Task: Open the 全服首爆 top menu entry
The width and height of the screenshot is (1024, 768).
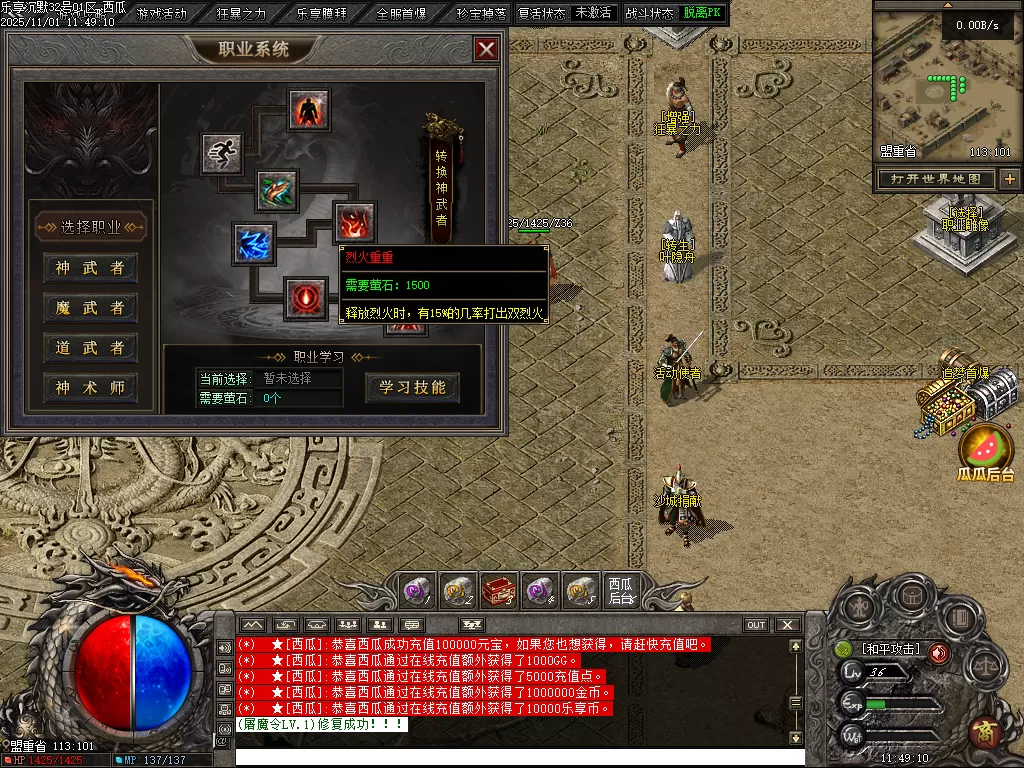Action: [x=401, y=14]
